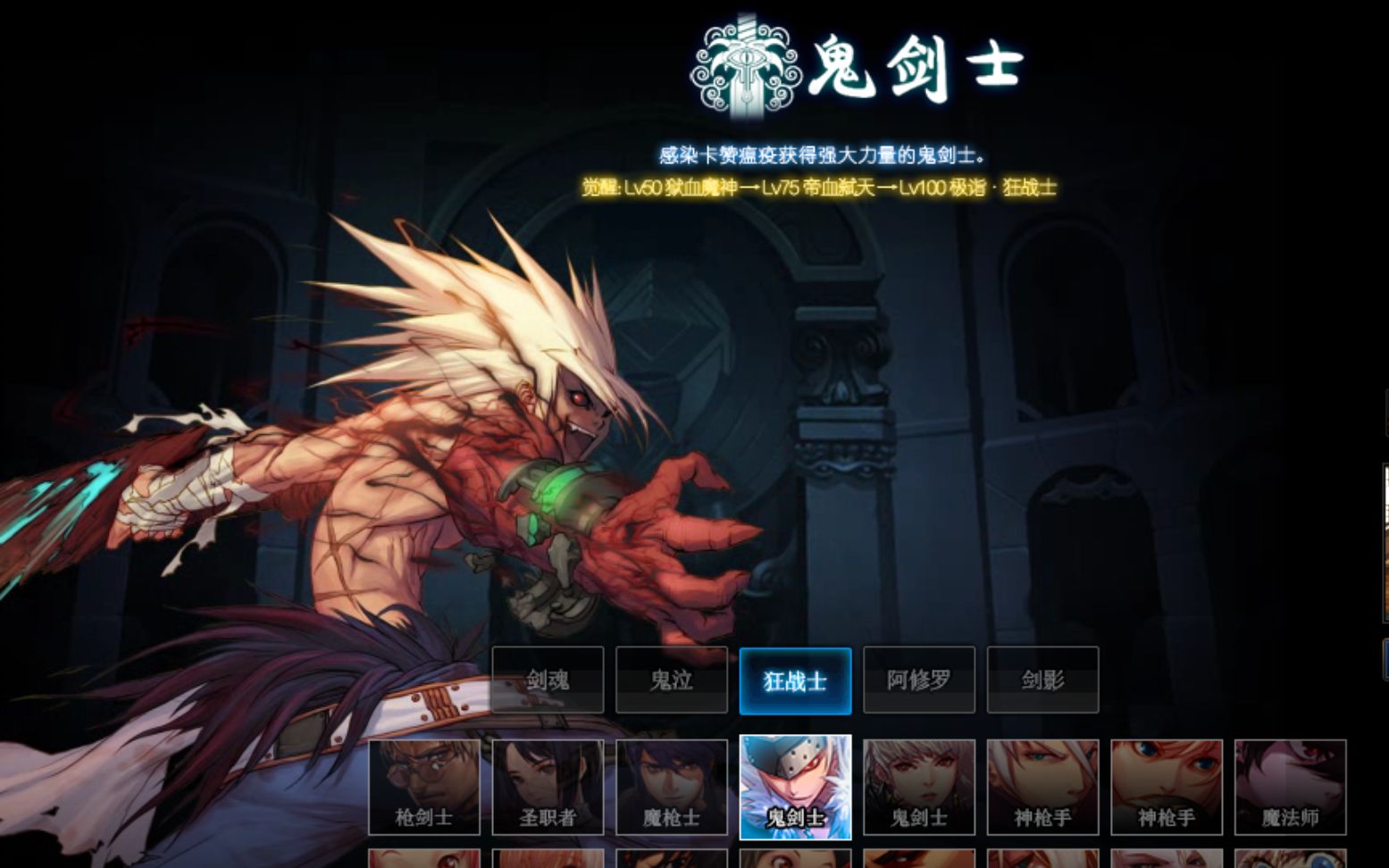Click the leftmost partial portrait in bottom row
The image size is (1389, 868).
[423, 857]
